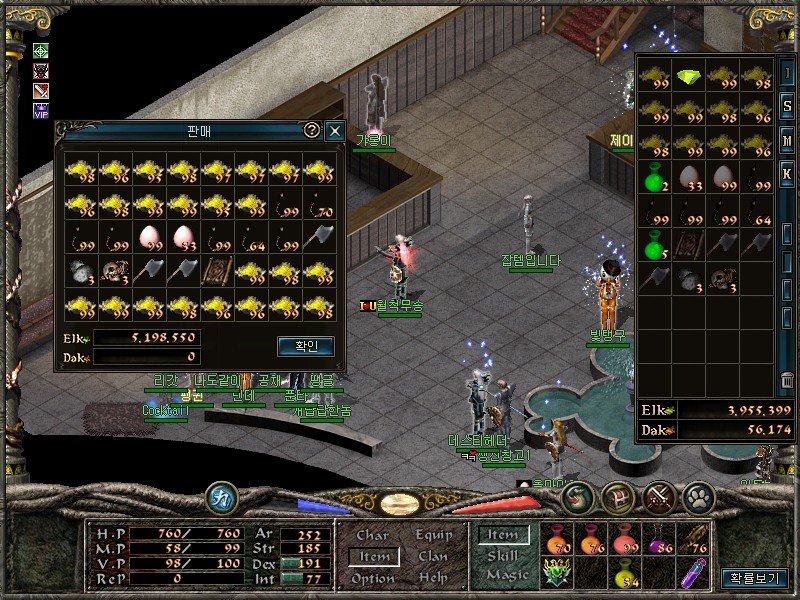Image resolution: width=800 pixels, height=600 pixels.
Task: Select the green potion stack of 5
Action: [x=655, y=246]
